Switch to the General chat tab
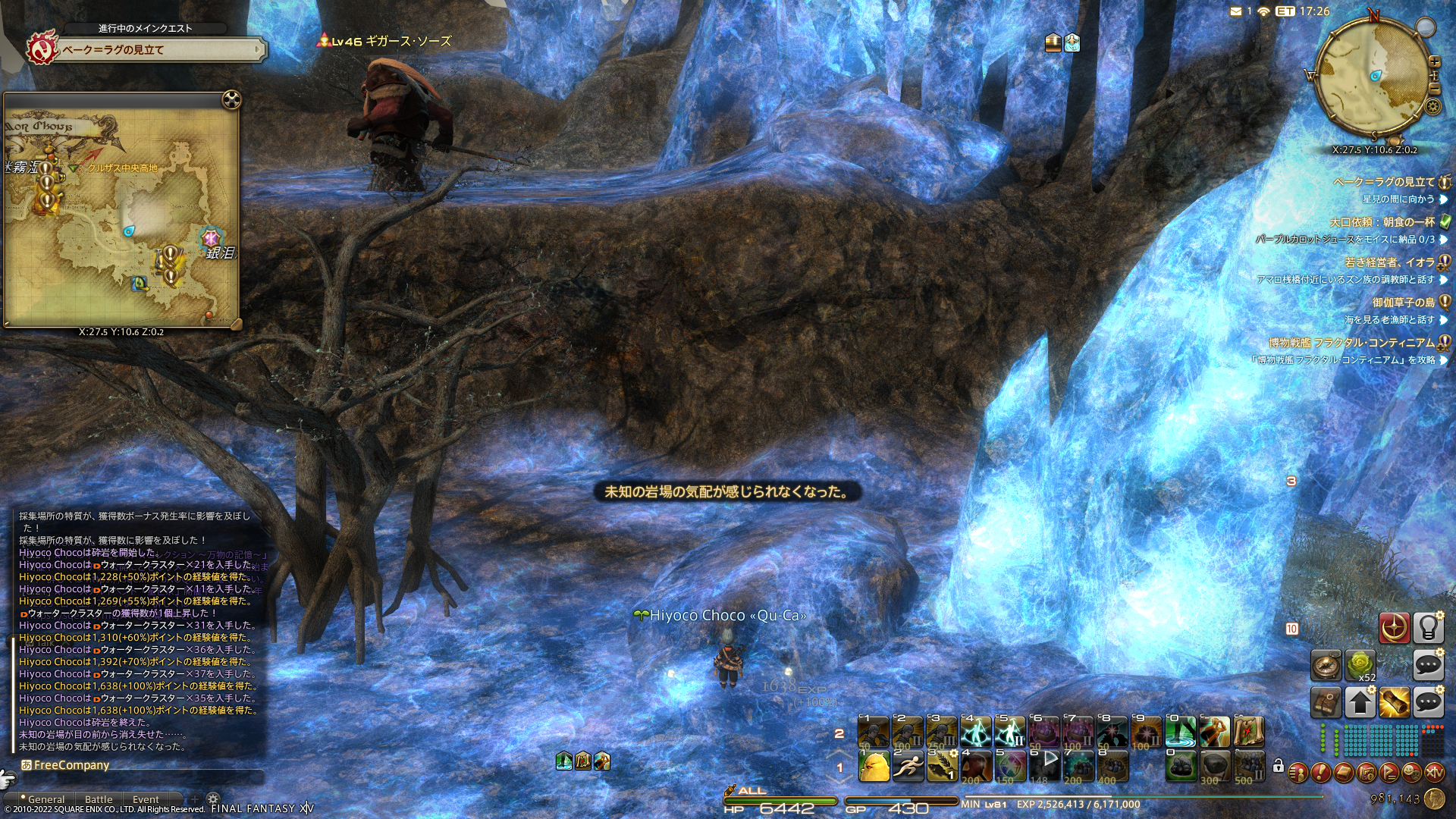The image size is (1456, 819). point(45,799)
